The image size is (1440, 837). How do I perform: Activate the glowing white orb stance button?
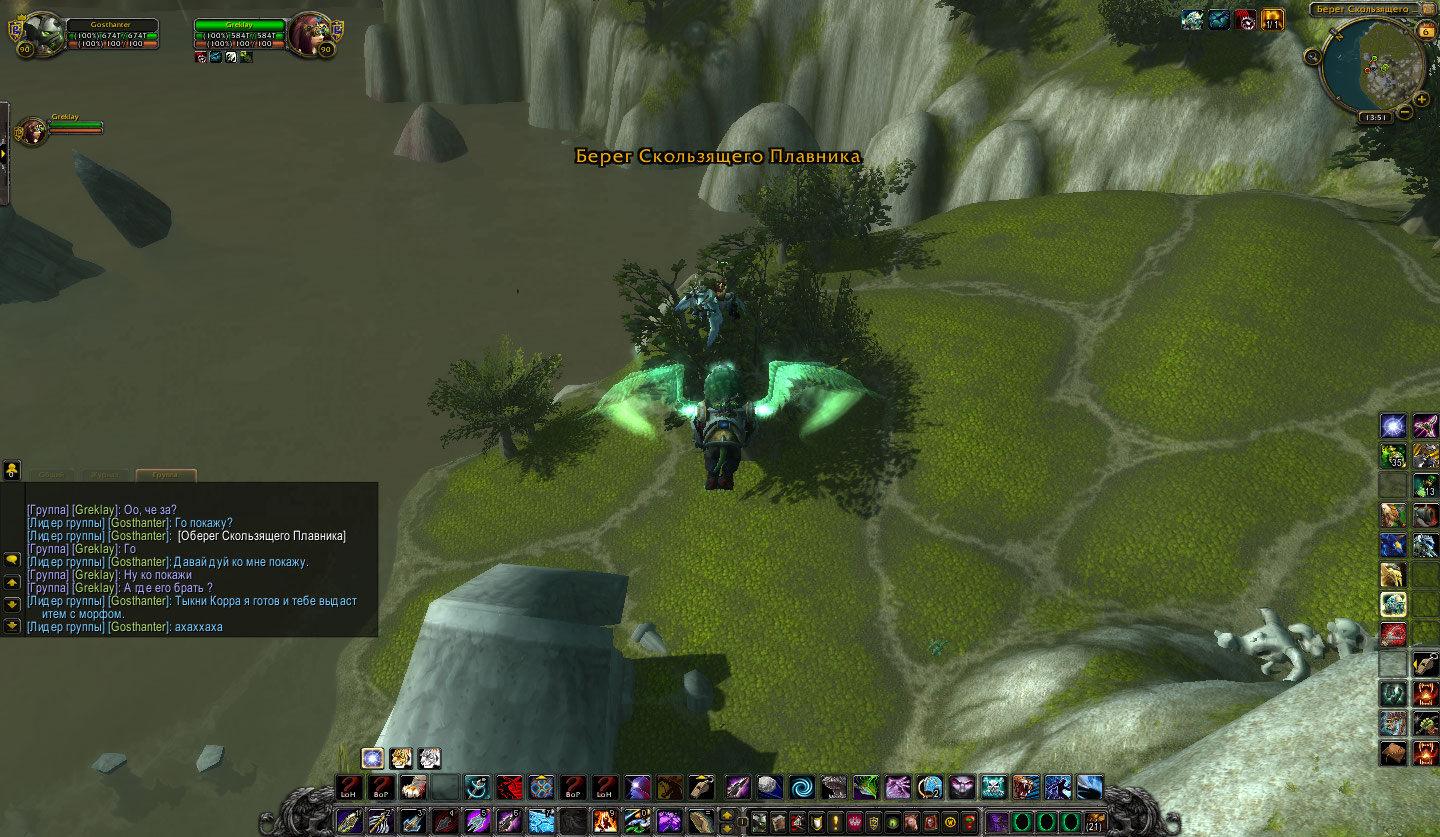373,758
